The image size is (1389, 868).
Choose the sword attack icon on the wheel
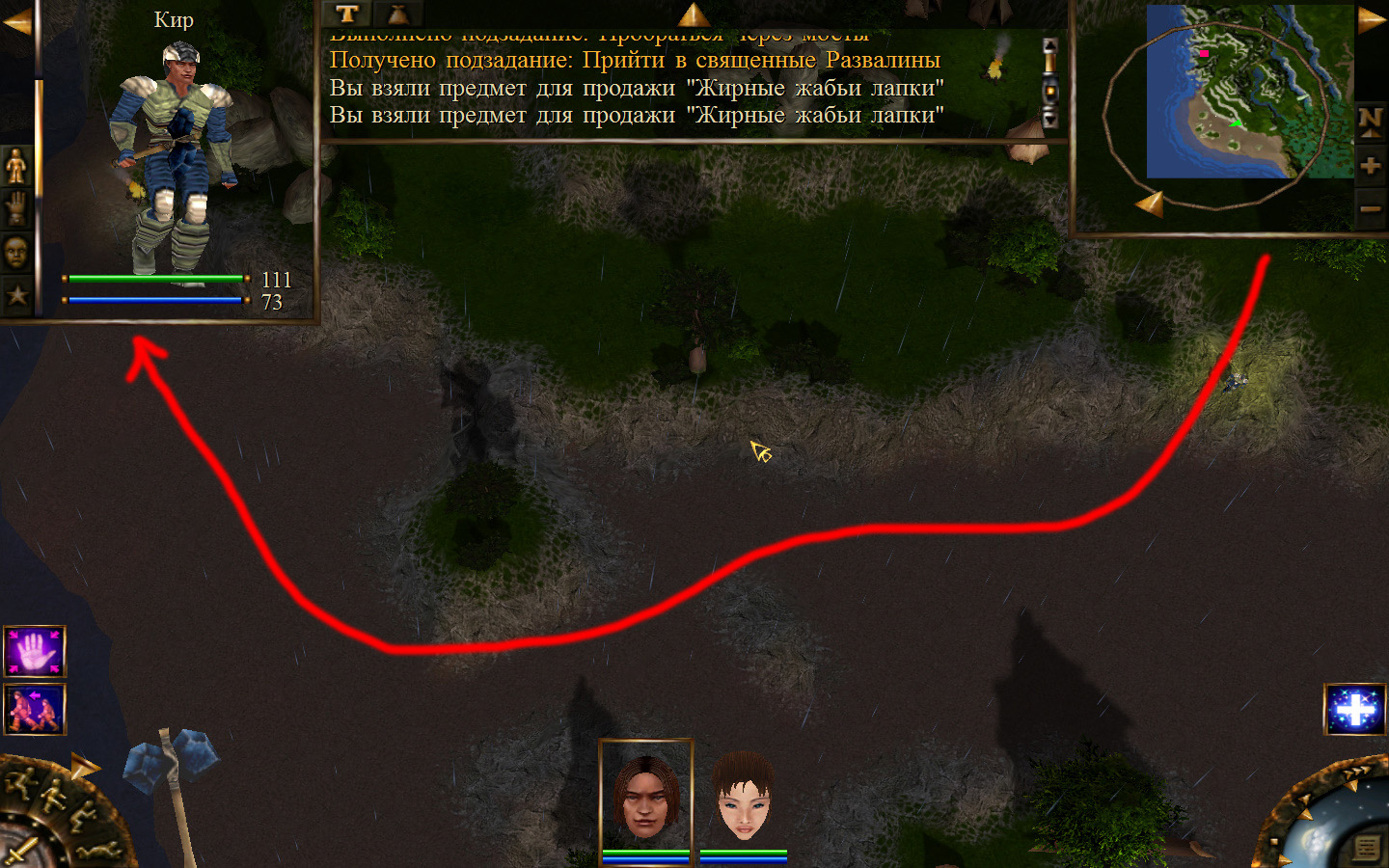point(19,853)
